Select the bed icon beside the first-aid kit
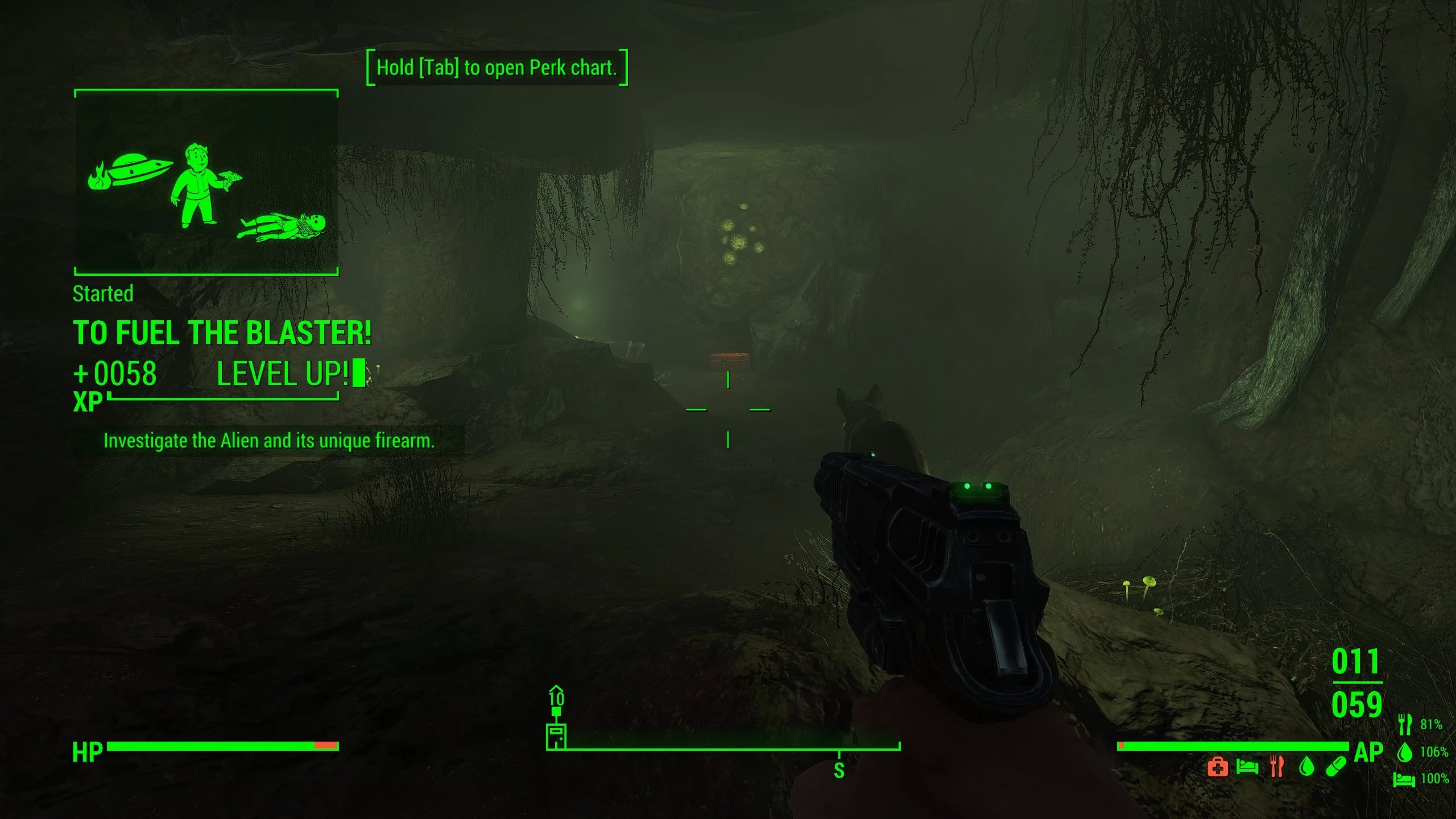The height and width of the screenshot is (819, 1456). click(x=1247, y=767)
